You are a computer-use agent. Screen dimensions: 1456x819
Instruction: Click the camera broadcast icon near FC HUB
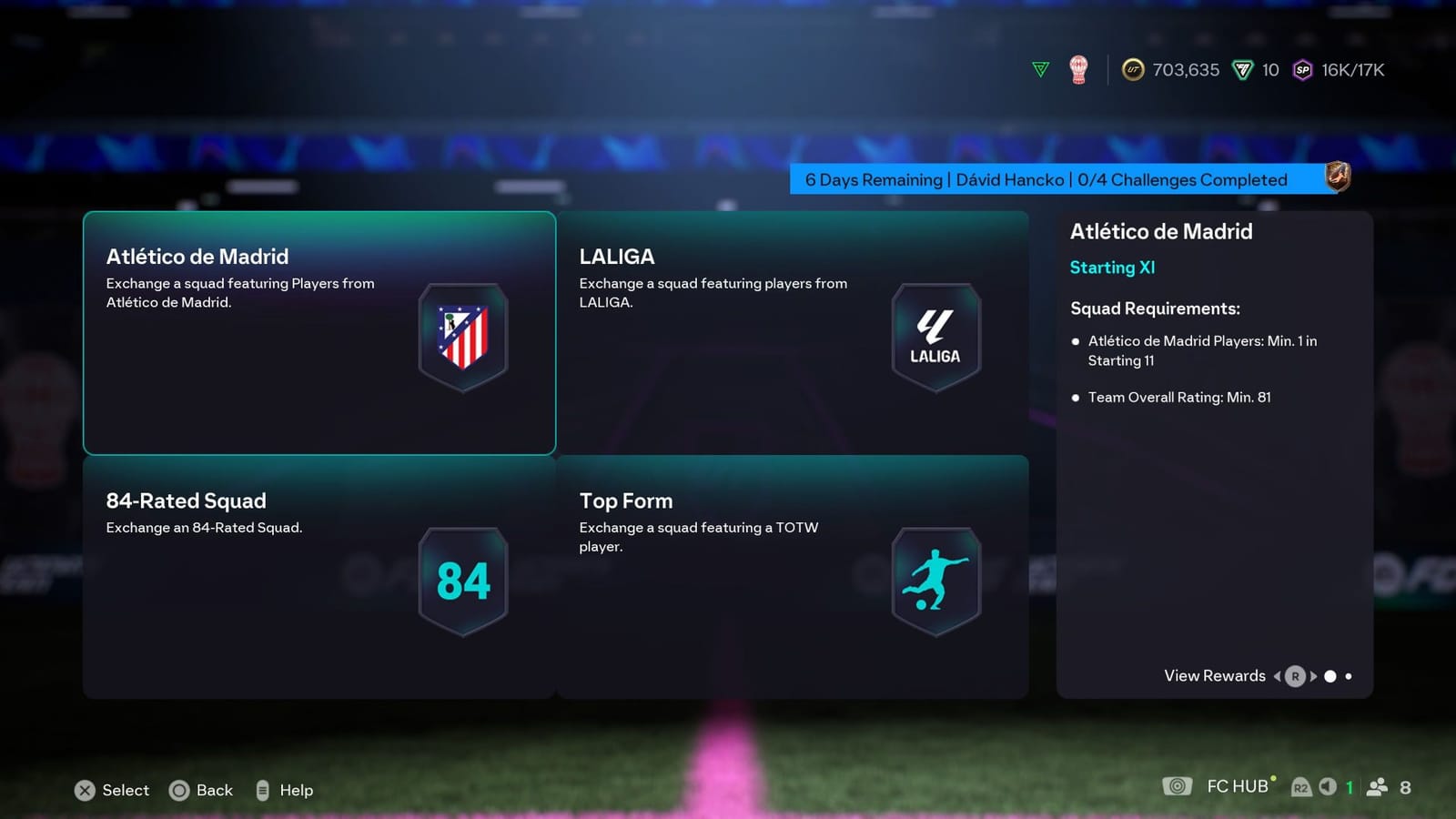point(1178,785)
